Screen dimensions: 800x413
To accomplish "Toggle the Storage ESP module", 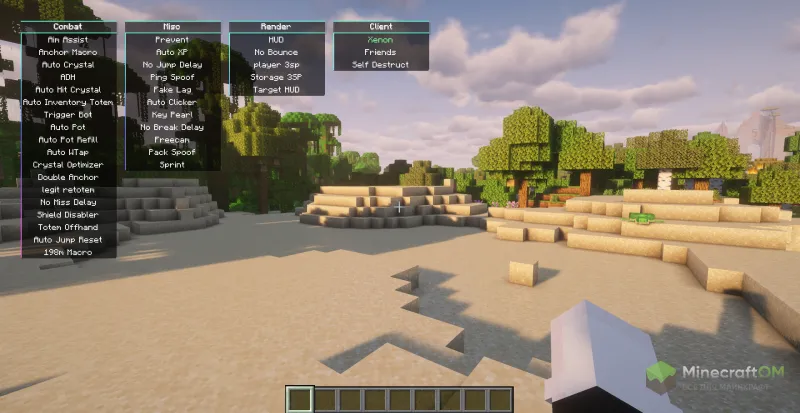I will [276, 77].
